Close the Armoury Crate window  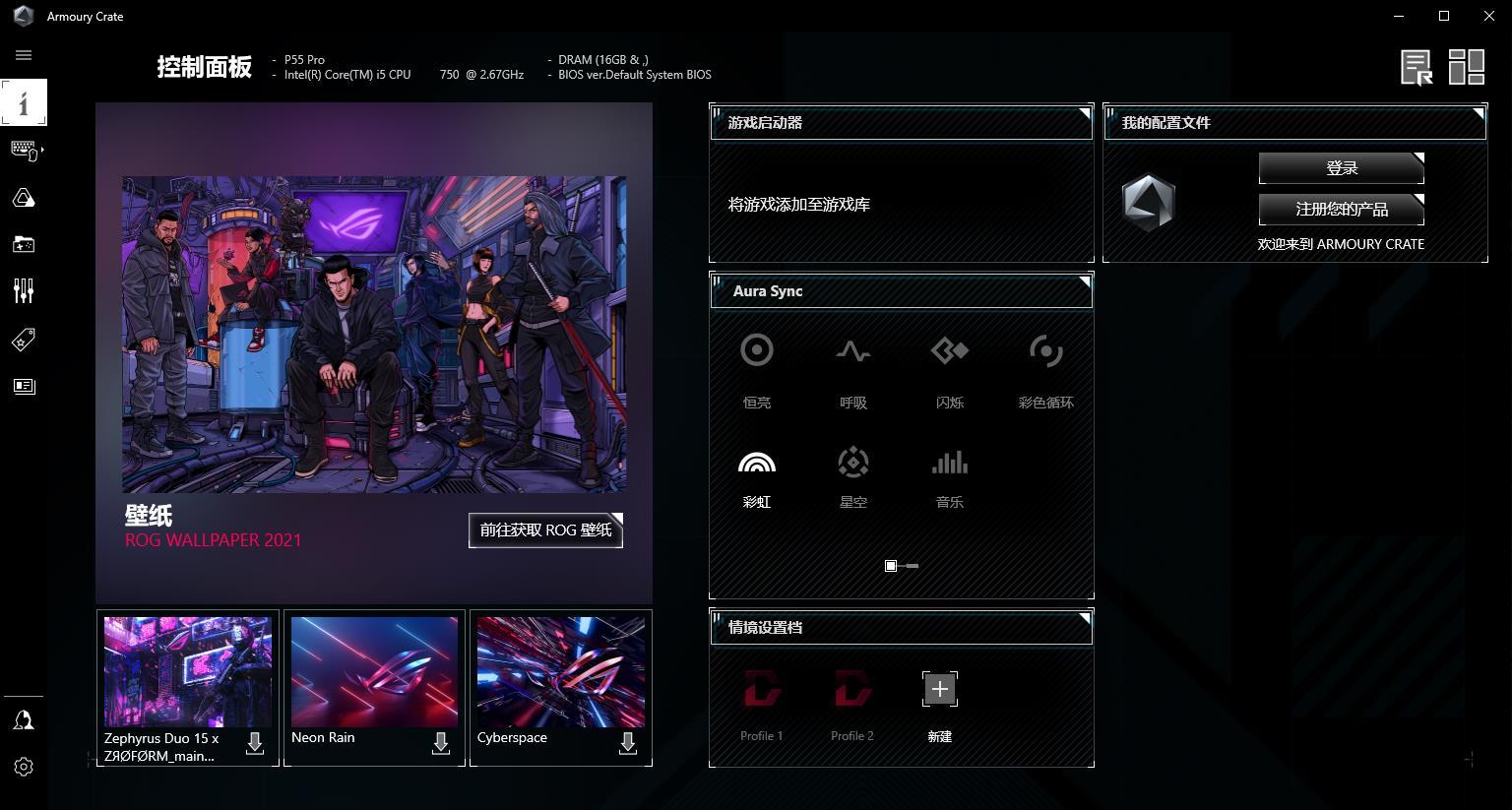pyautogui.click(x=1488, y=16)
